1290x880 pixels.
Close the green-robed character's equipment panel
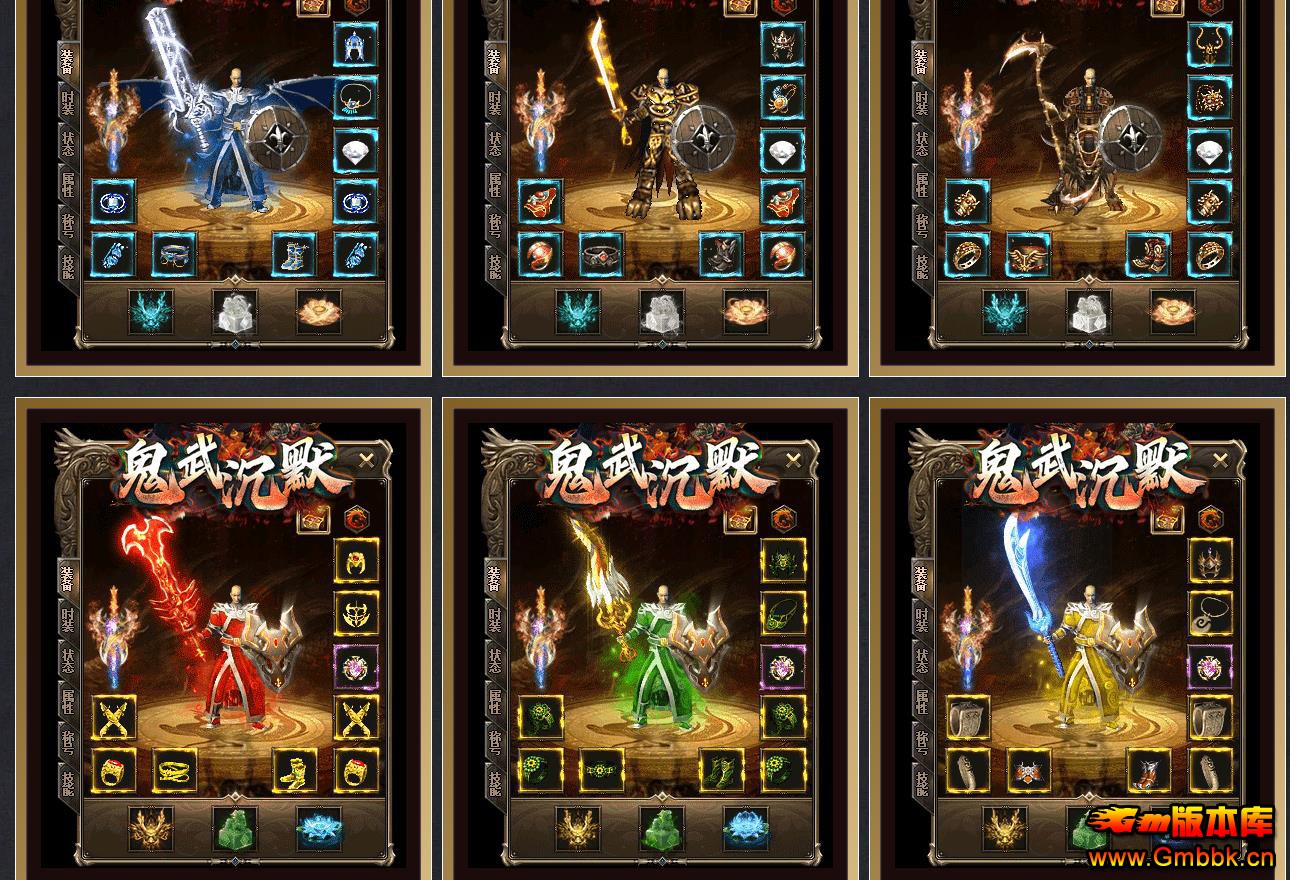point(793,460)
